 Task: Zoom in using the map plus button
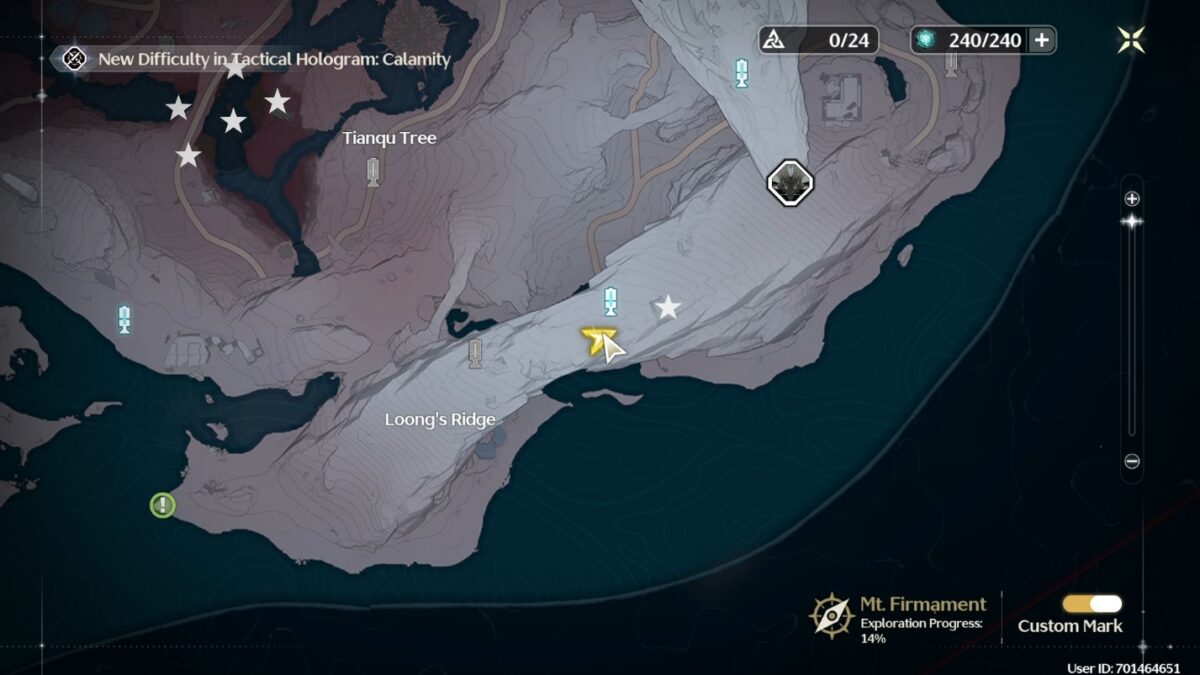(x=1132, y=198)
